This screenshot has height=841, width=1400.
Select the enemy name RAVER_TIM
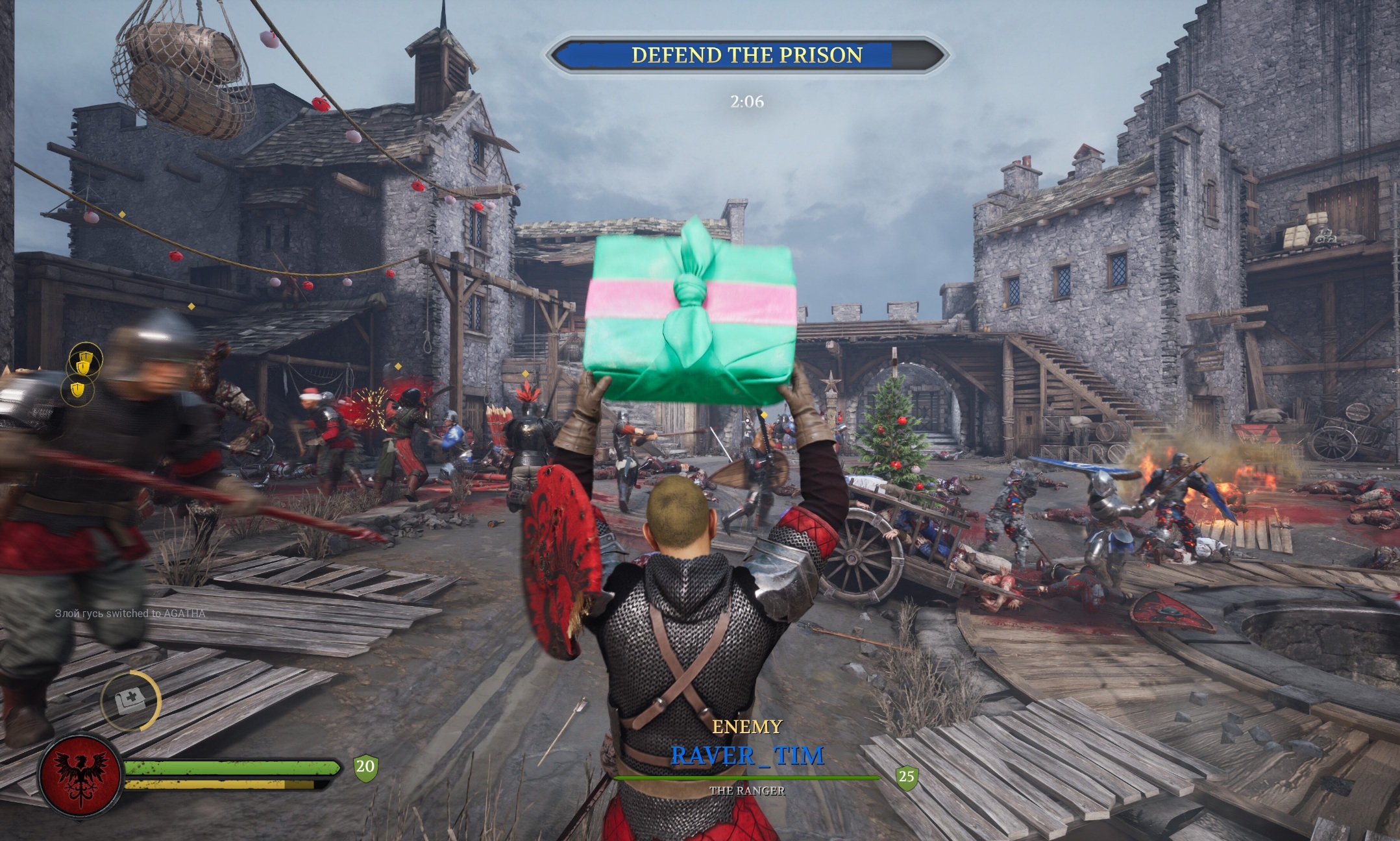click(x=747, y=756)
